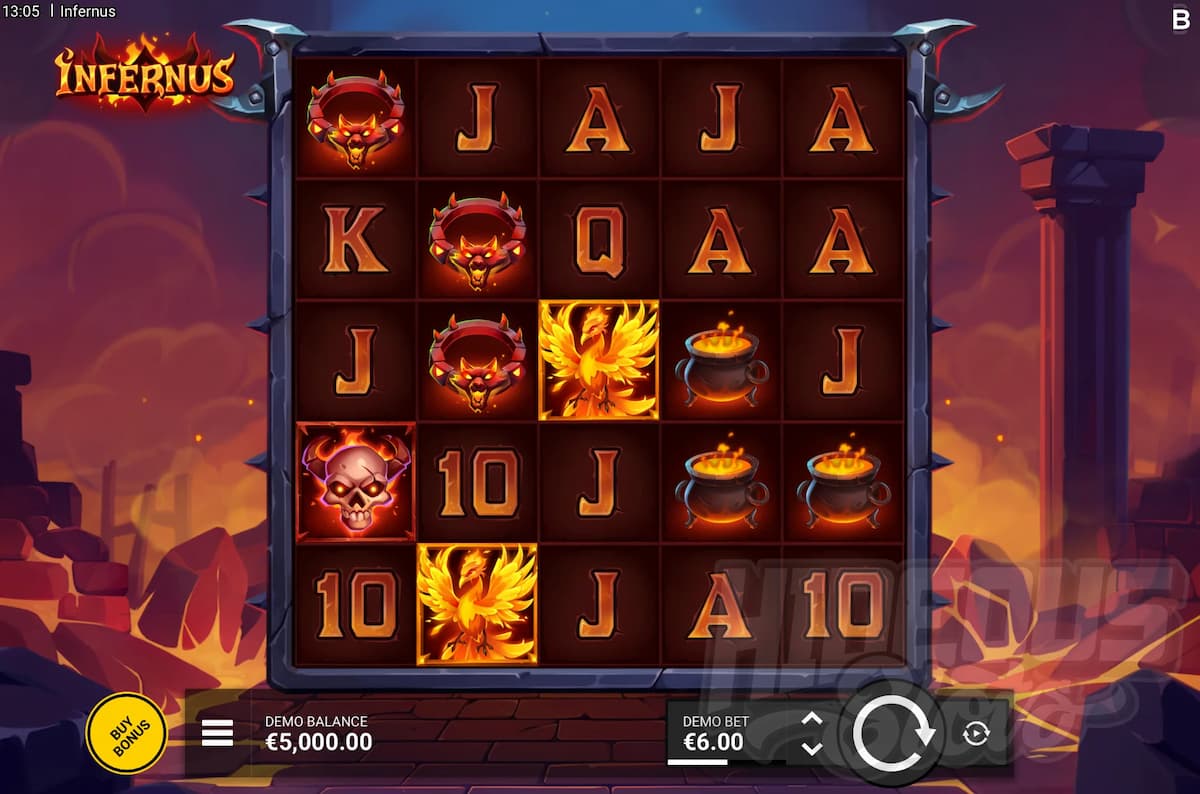Spin the reels
The image size is (1200, 794).
(x=891, y=733)
